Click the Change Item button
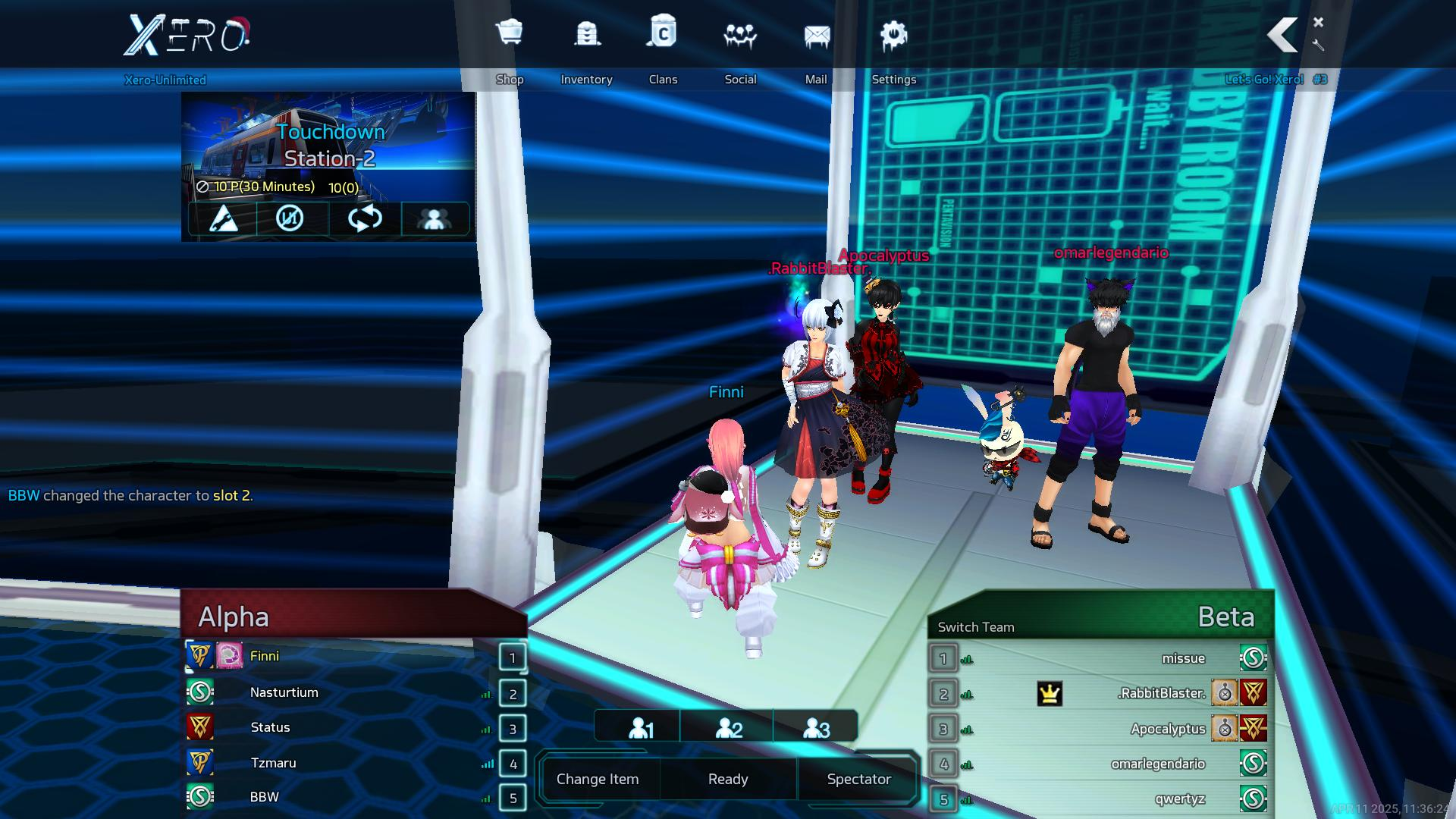This screenshot has width=1456, height=819. 598,779
